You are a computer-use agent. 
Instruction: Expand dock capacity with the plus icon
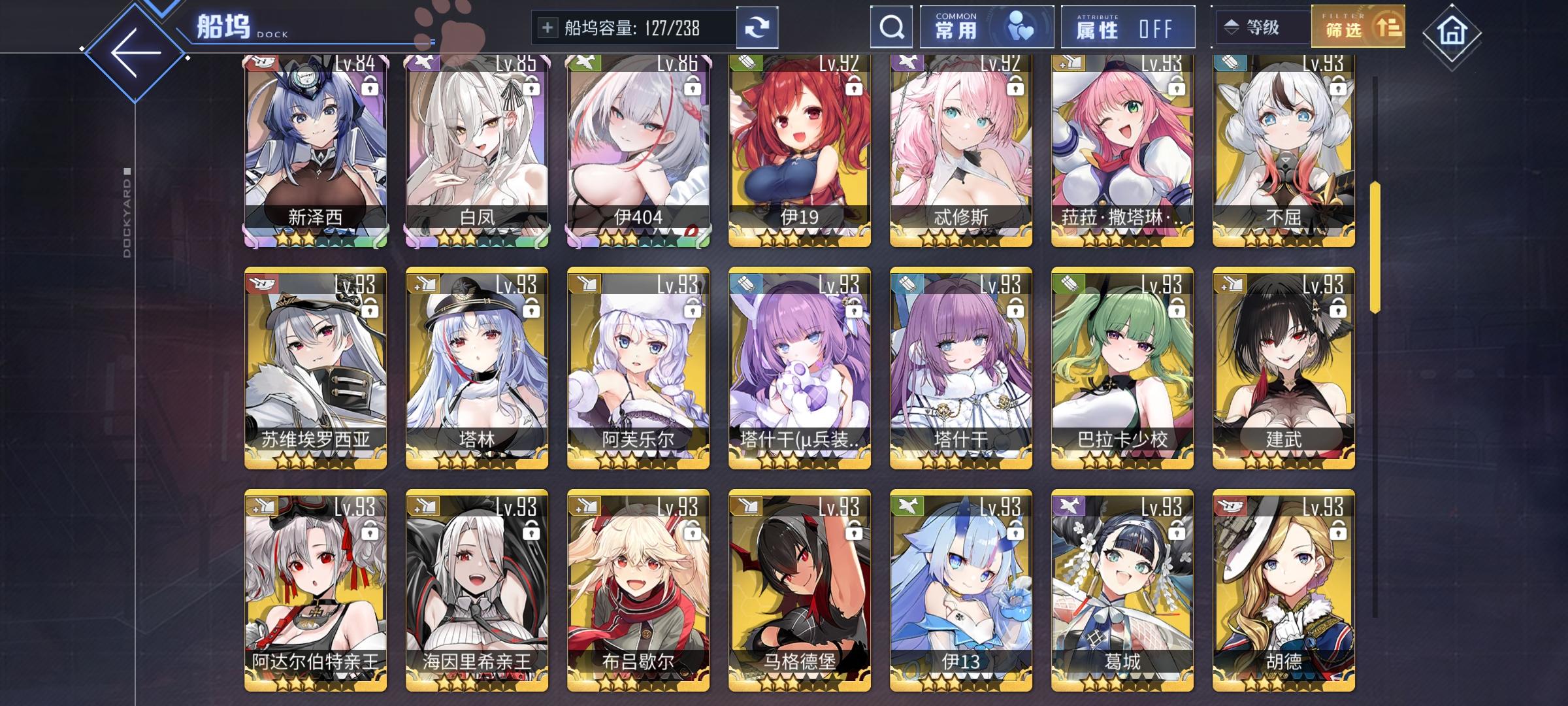pos(547,27)
